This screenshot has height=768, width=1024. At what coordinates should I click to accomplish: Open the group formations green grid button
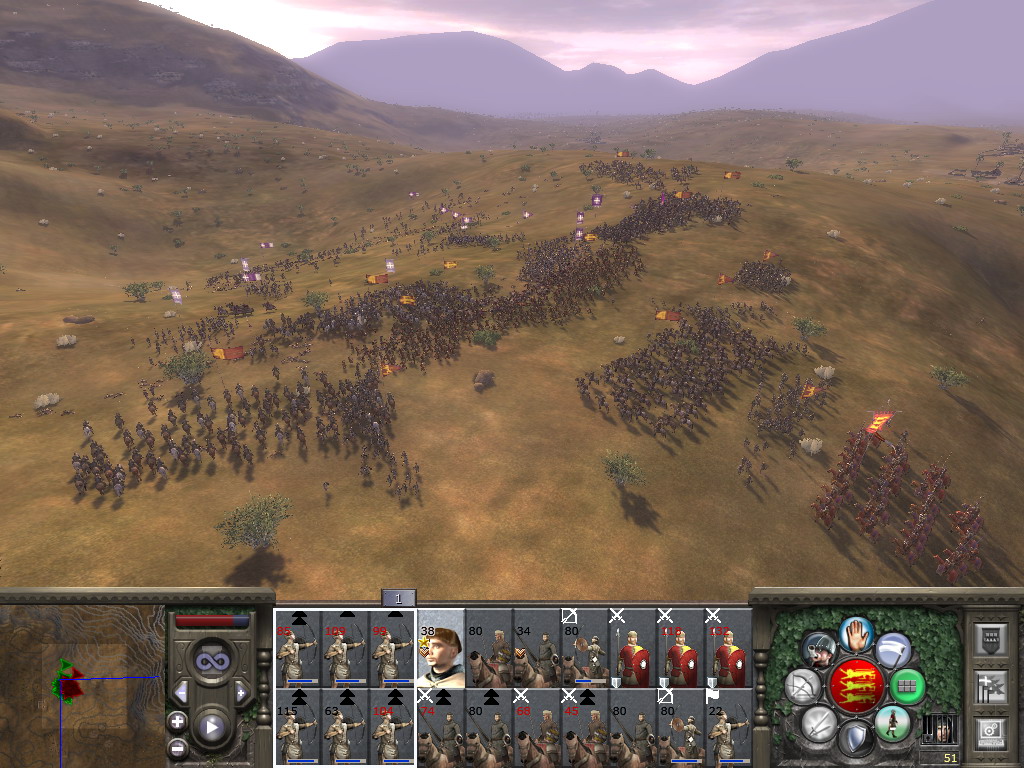(x=907, y=686)
